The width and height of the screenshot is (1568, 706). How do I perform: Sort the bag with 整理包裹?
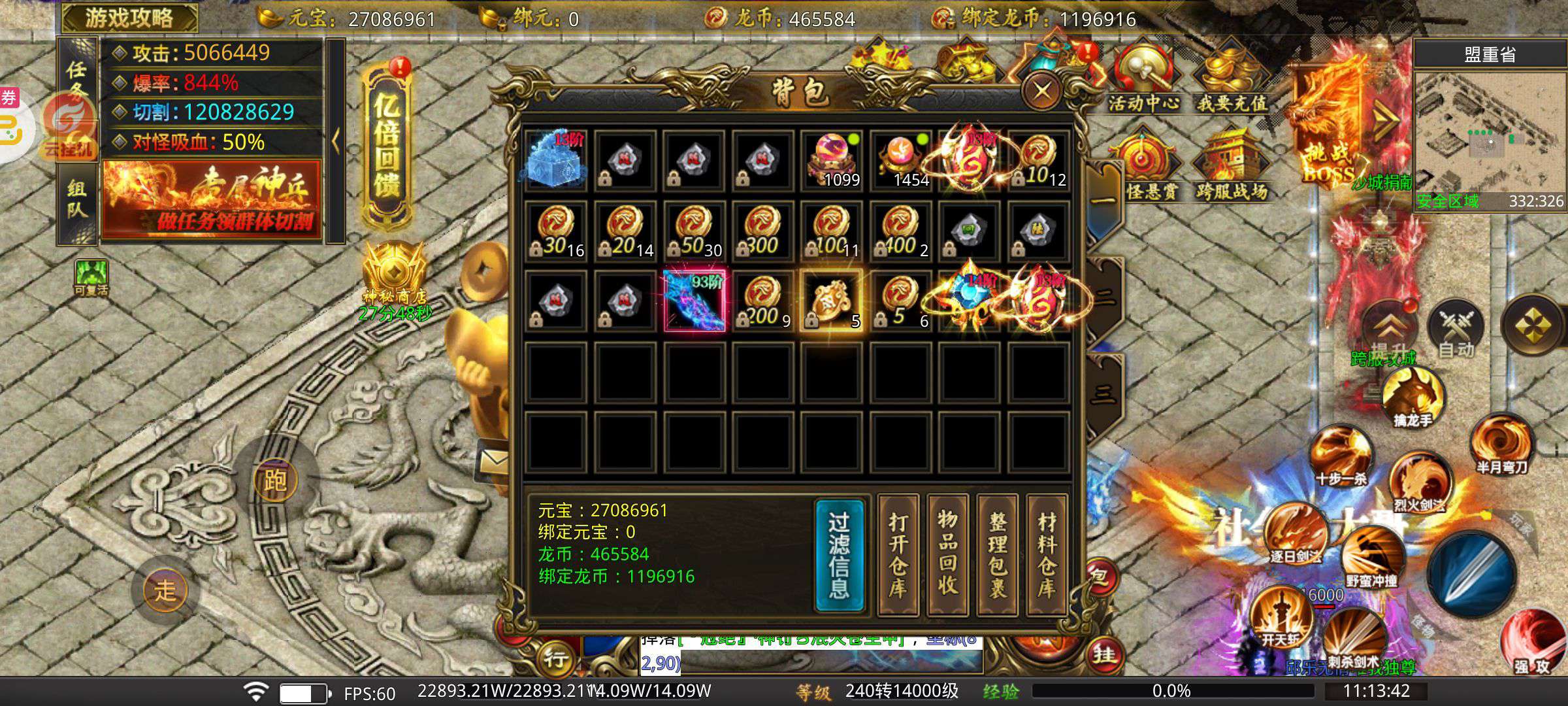(x=998, y=556)
